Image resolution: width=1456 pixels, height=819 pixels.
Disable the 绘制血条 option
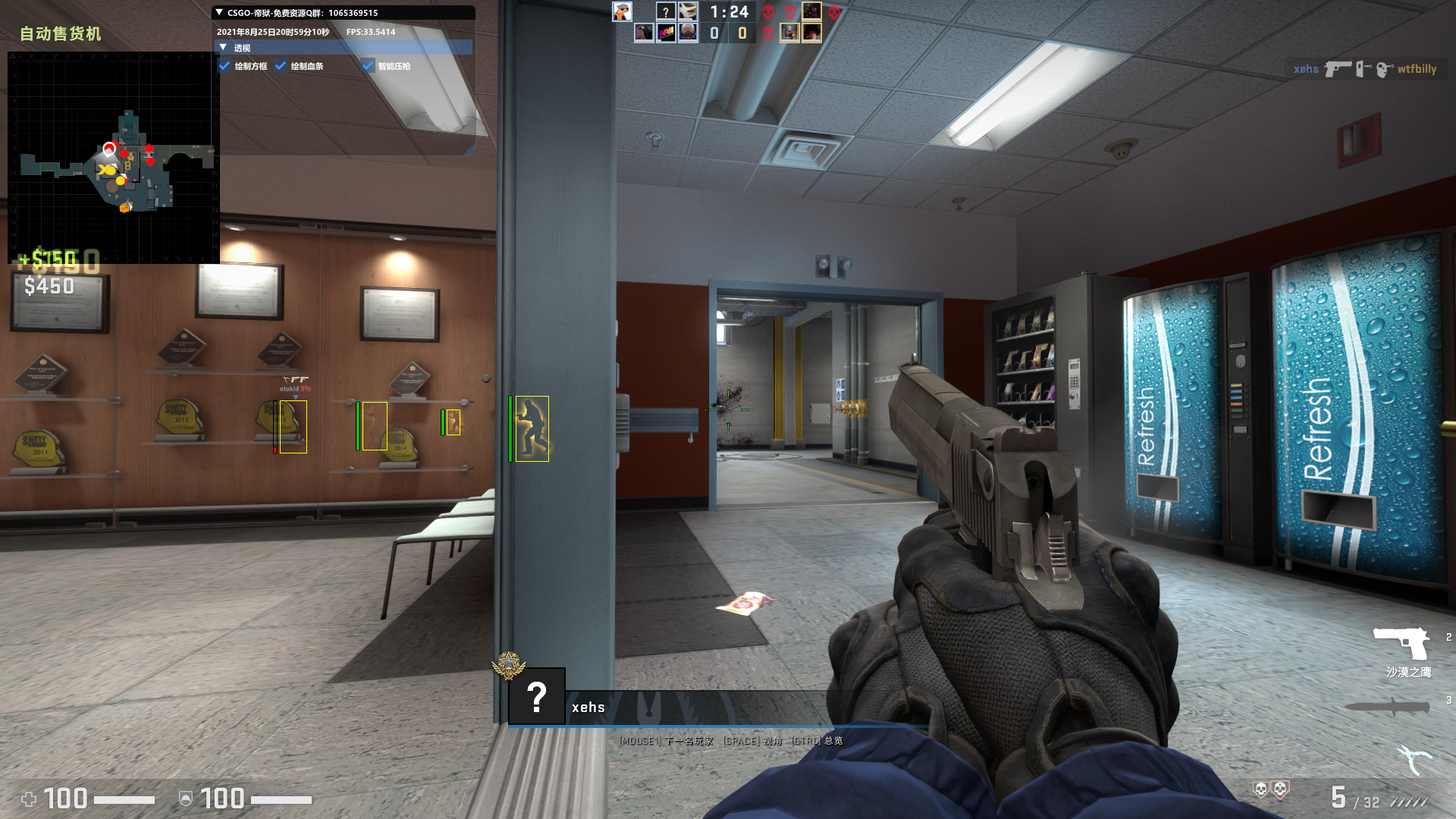(x=281, y=67)
